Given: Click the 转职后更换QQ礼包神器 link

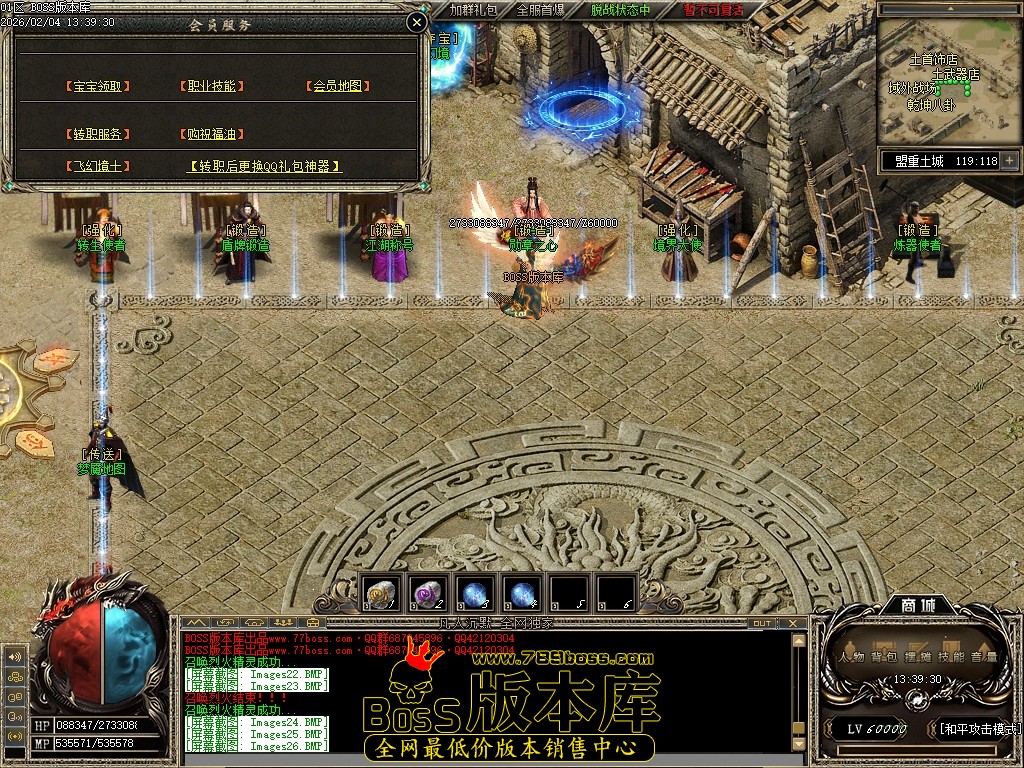Looking at the screenshot, I should pyautogui.click(x=265, y=167).
